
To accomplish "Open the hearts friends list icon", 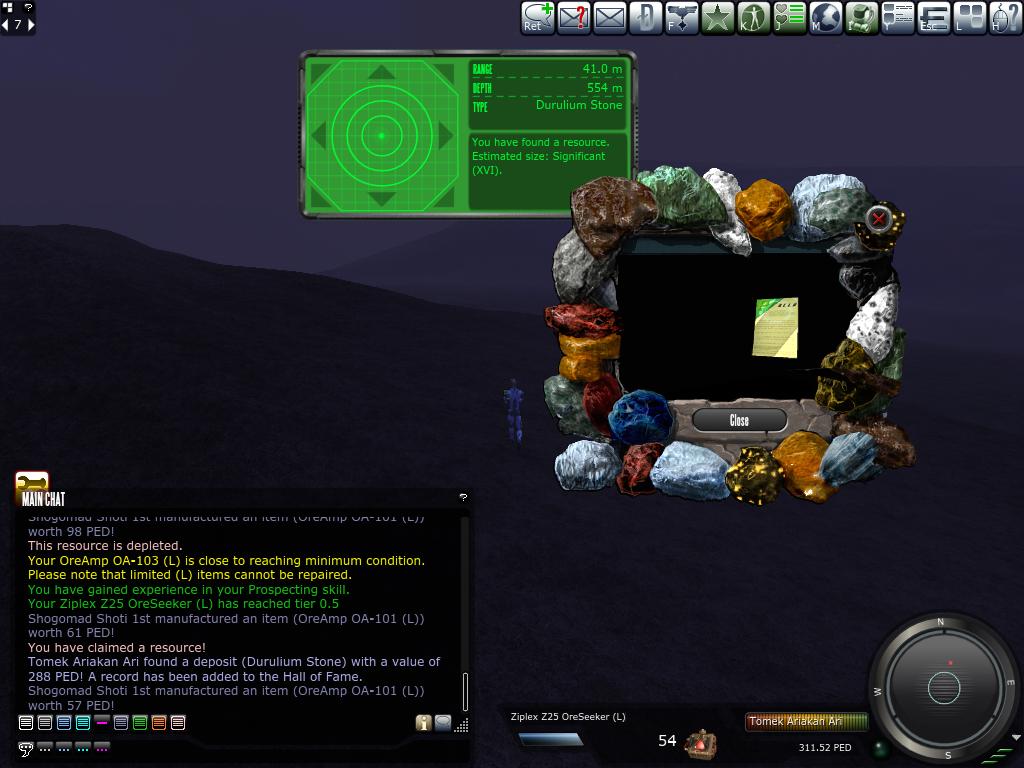I will [789, 17].
